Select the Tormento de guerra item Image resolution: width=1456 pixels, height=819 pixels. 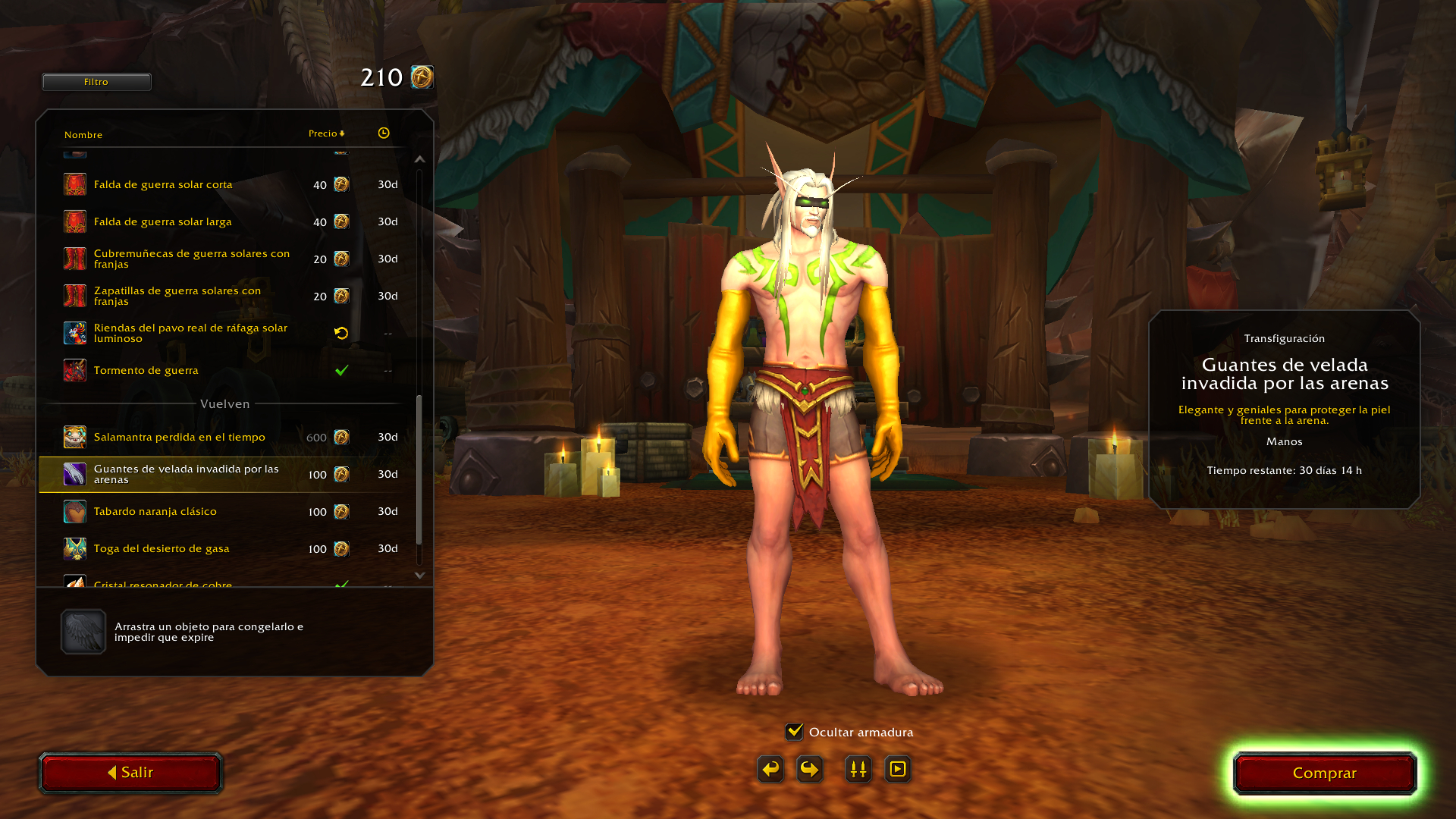point(146,371)
